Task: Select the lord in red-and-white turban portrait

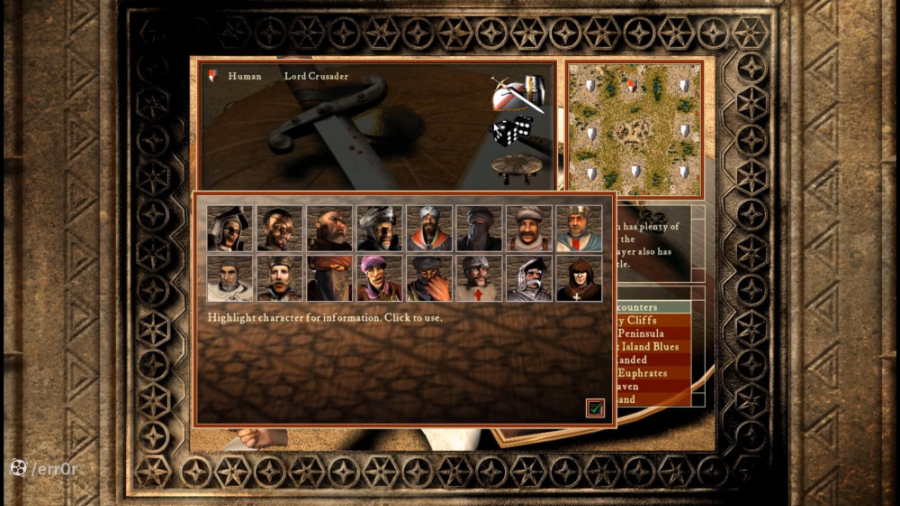Action: tap(430, 228)
